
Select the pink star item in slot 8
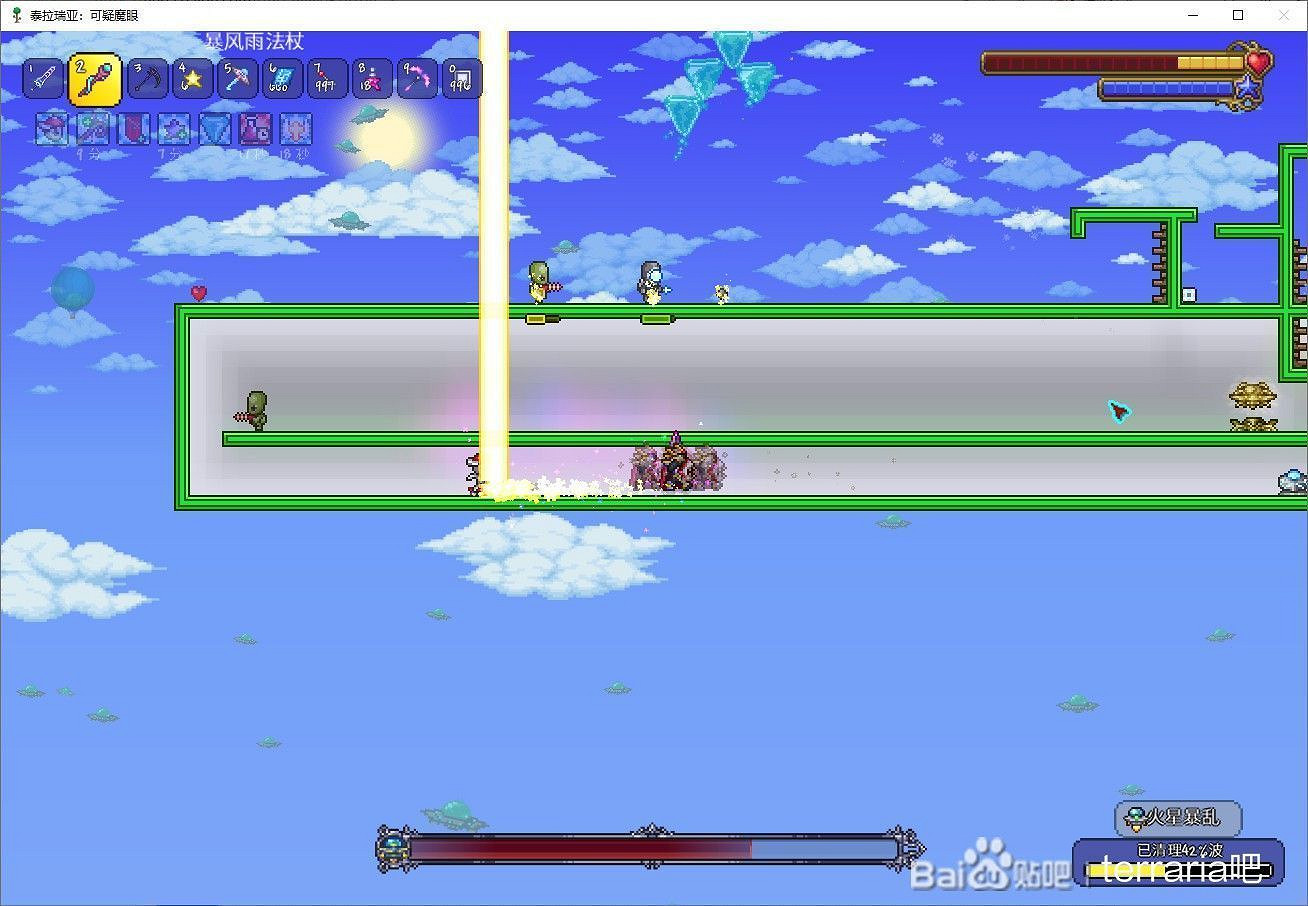coord(371,78)
